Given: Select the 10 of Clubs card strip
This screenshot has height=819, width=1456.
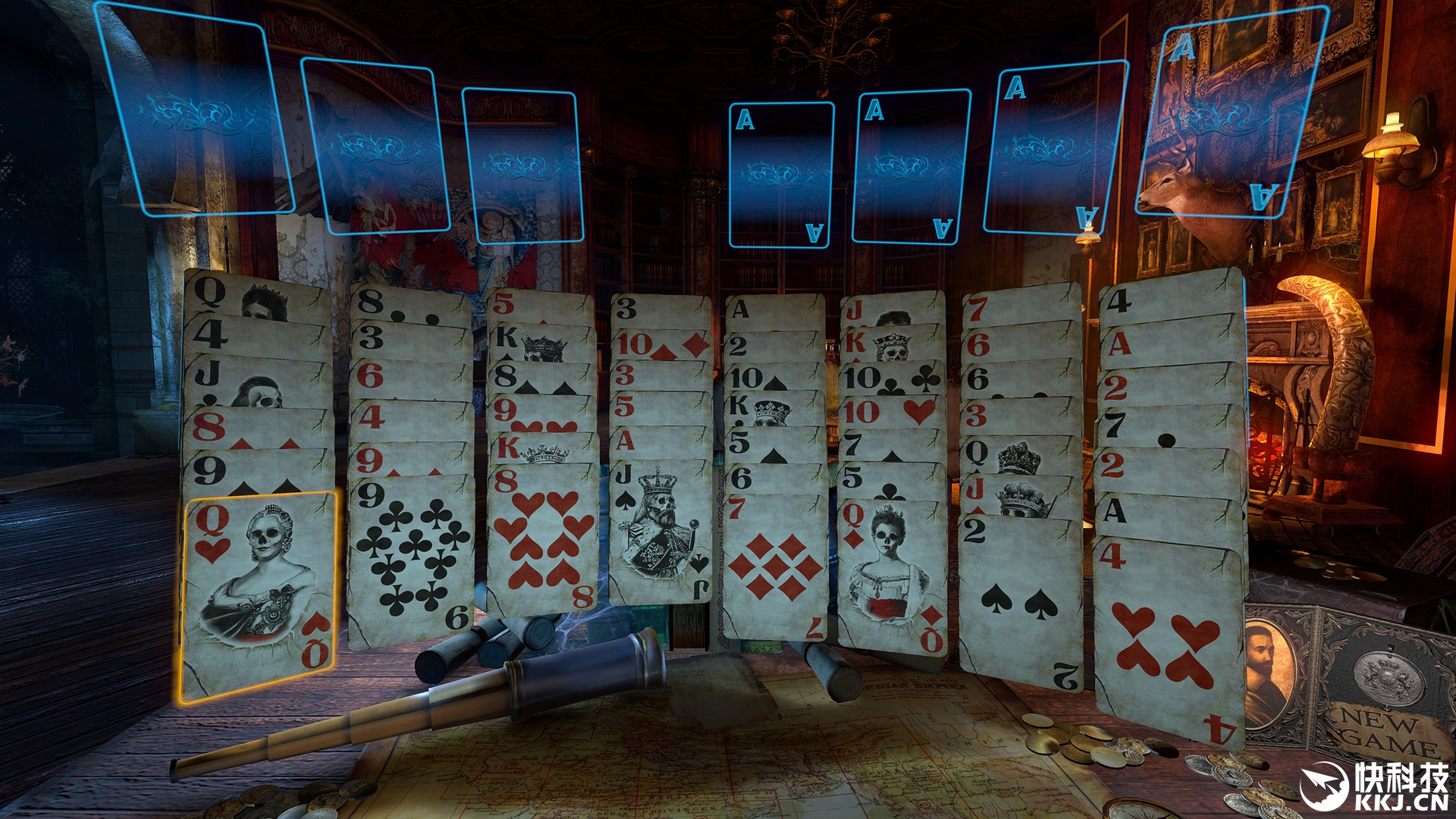Looking at the screenshot, I should point(891,378).
